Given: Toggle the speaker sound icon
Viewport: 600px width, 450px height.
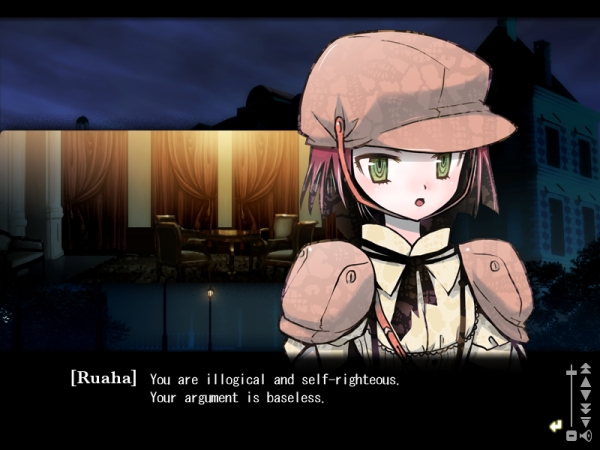Looking at the screenshot, I should (586, 435).
